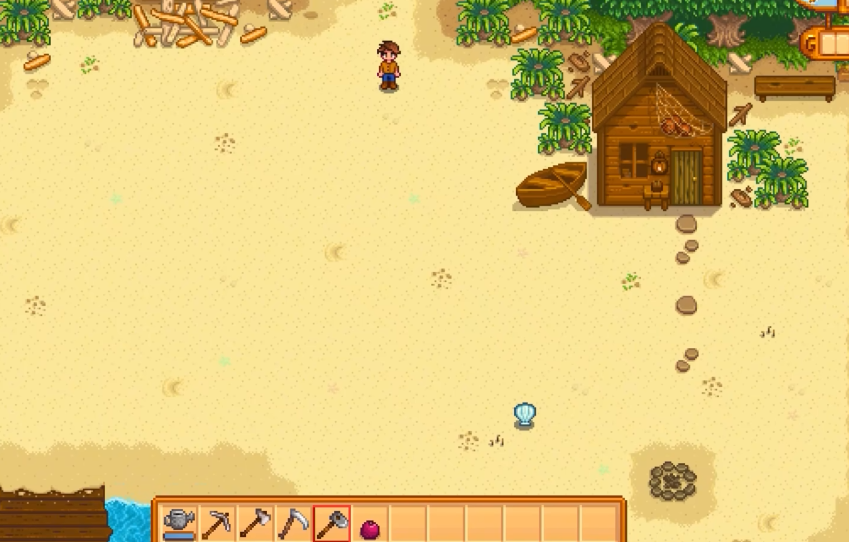Click the red-highlighted axe slot
The image size is (849, 542).
332,523
